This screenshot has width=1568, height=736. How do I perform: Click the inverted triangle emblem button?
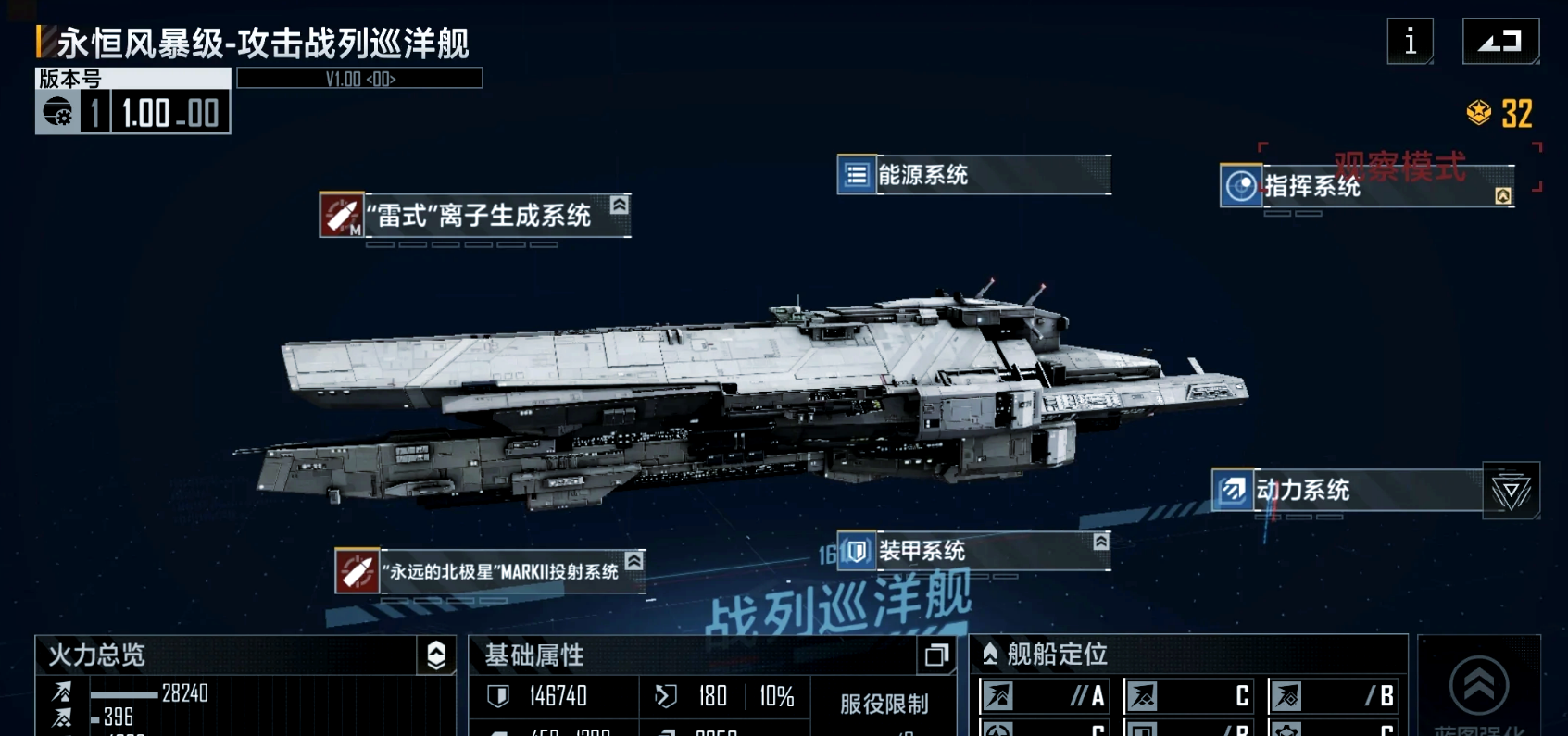[x=1511, y=491]
